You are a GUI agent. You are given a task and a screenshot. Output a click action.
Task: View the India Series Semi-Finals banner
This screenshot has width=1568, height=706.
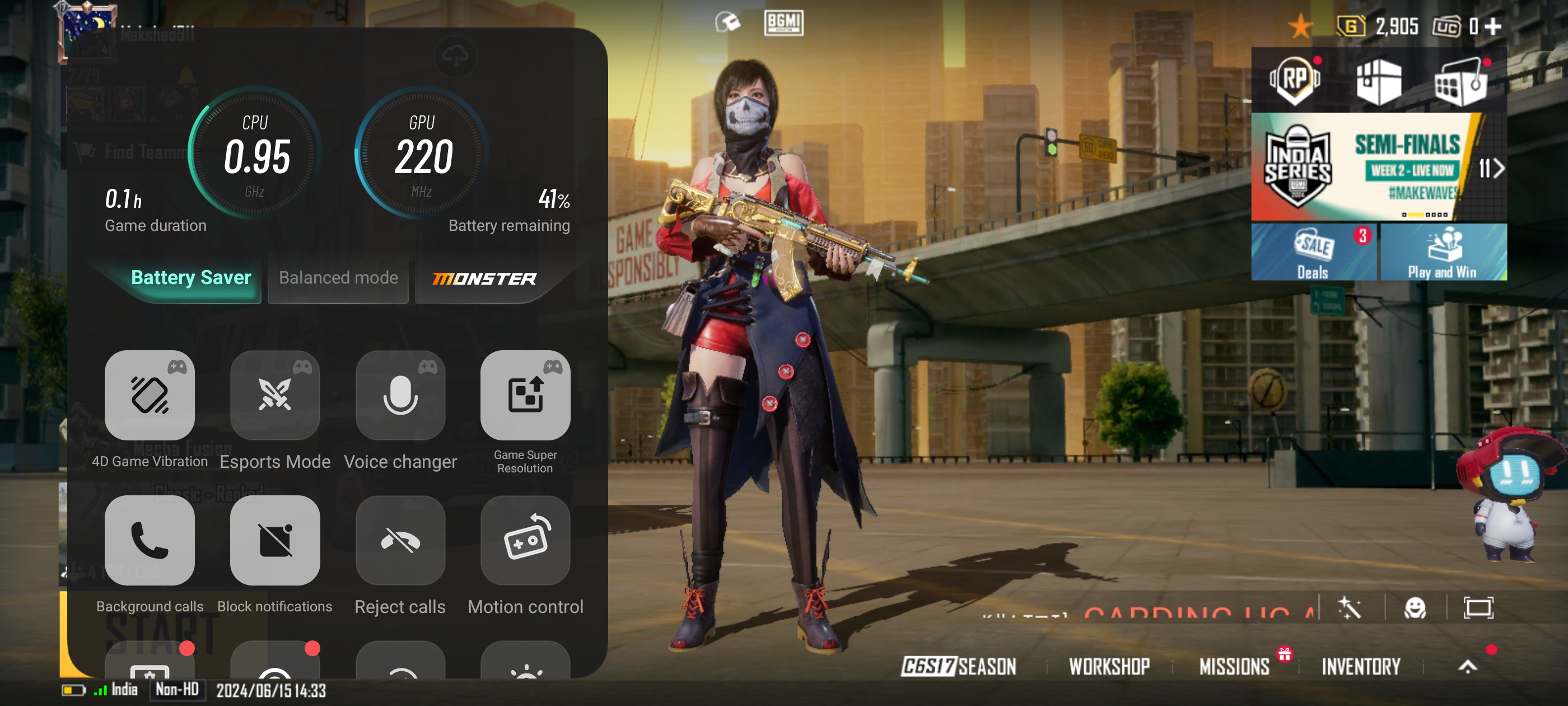(x=1378, y=167)
